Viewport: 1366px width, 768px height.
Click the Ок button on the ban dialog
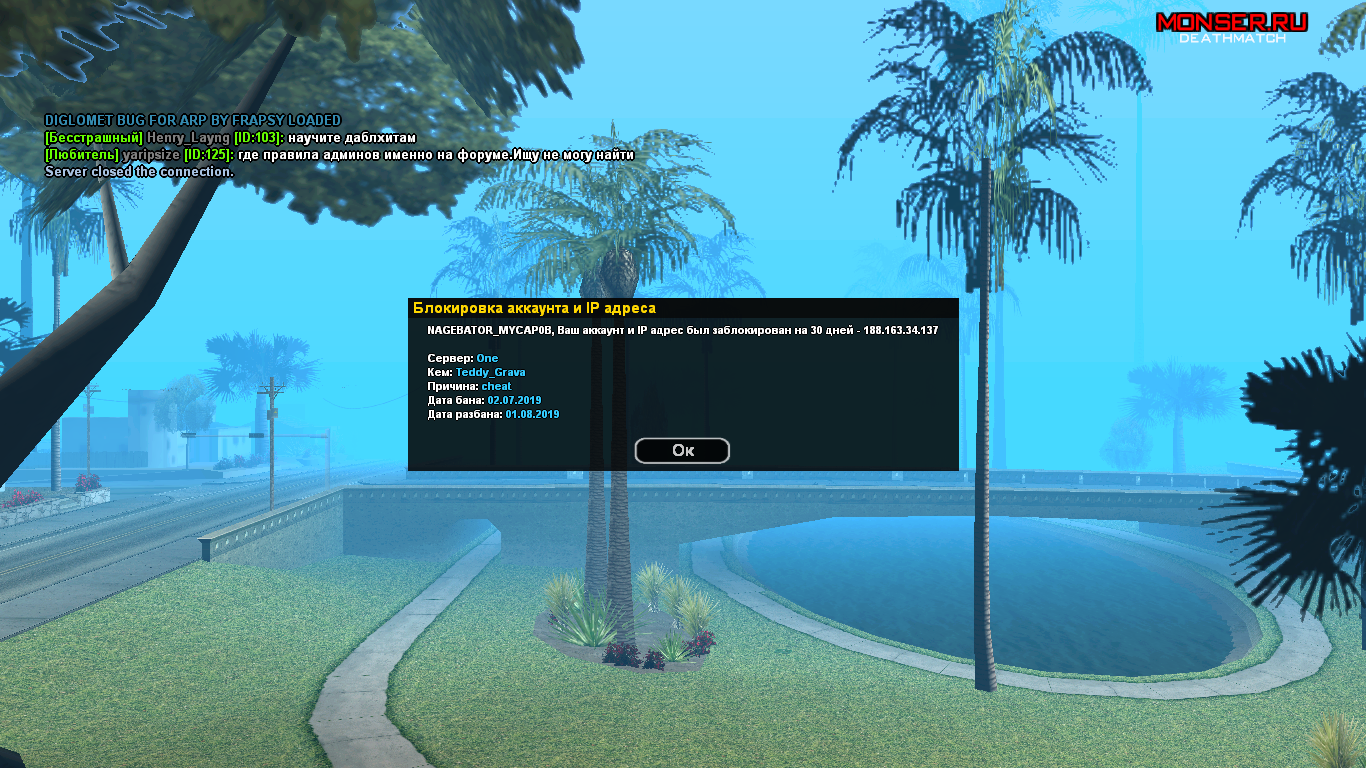click(x=682, y=450)
